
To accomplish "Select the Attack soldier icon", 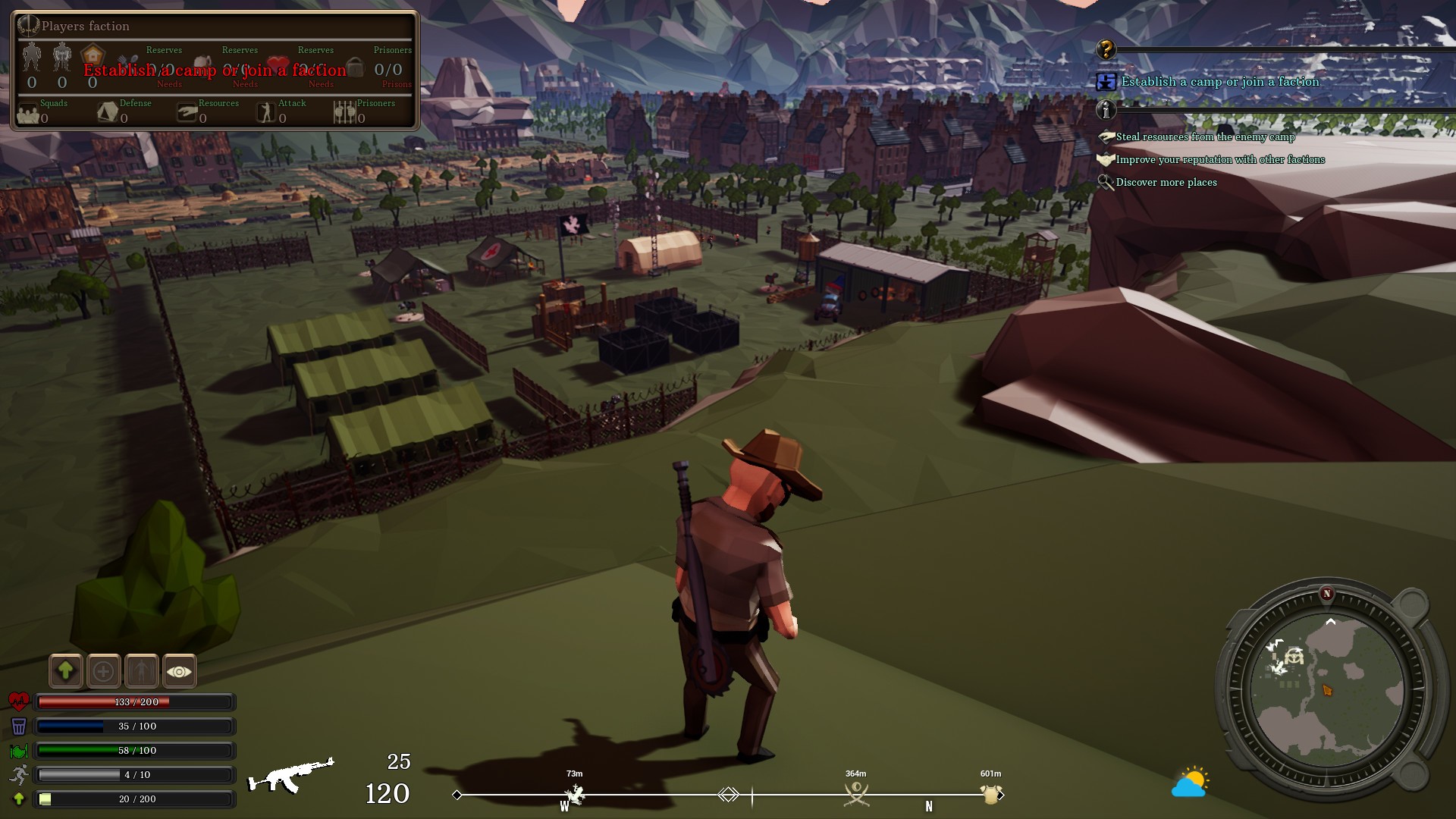I will coord(265,111).
